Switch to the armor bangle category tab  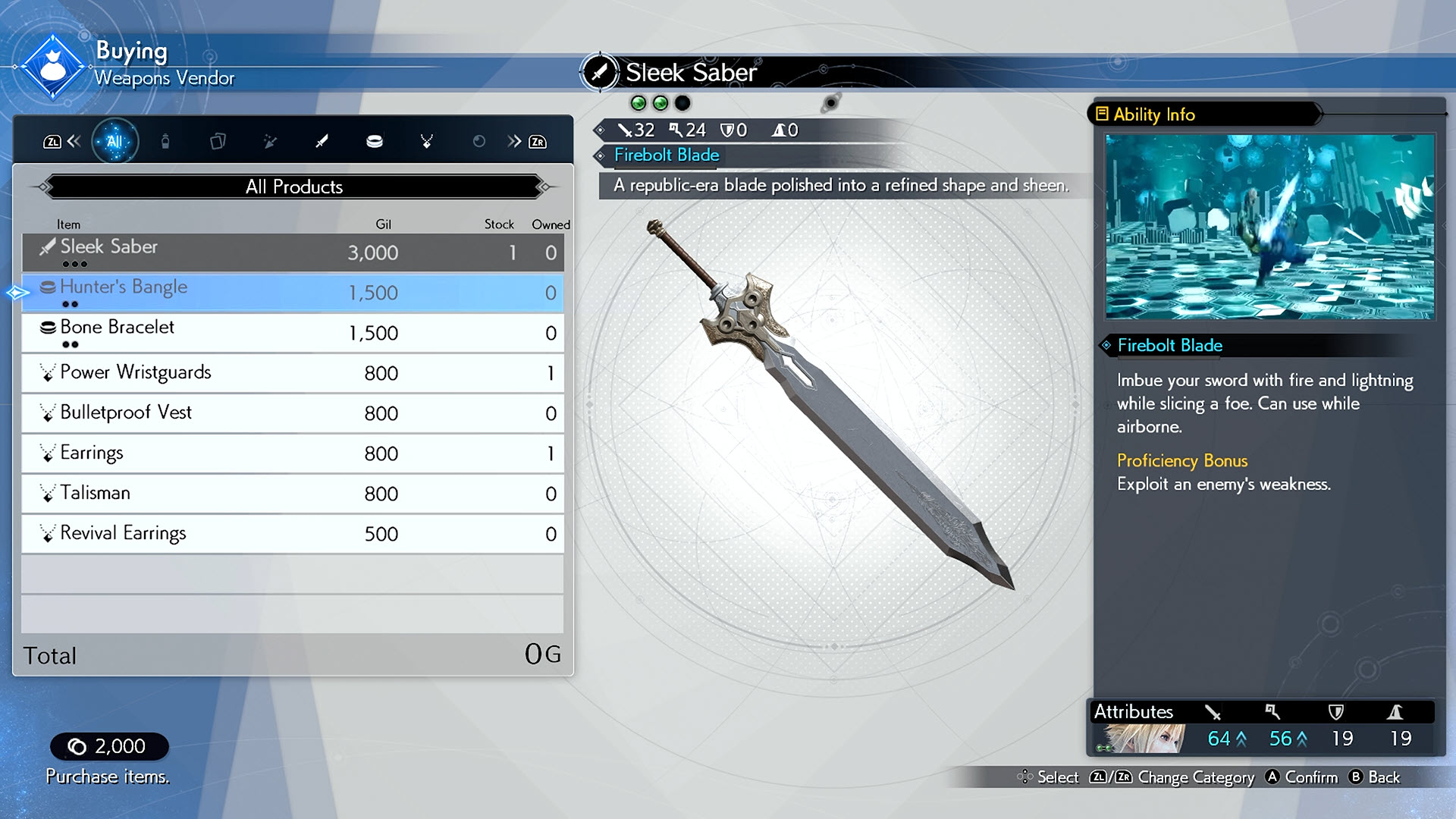[x=375, y=141]
